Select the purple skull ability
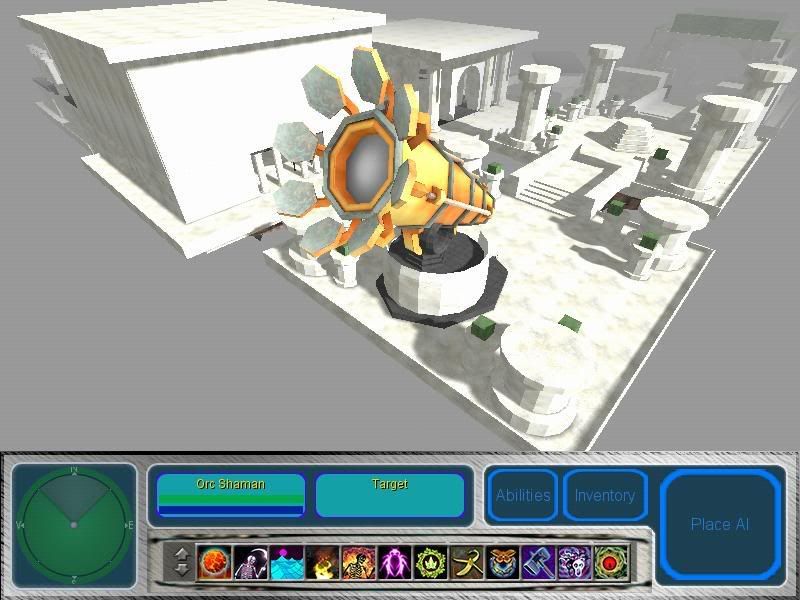The image size is (800, 600). click(575, 562)
